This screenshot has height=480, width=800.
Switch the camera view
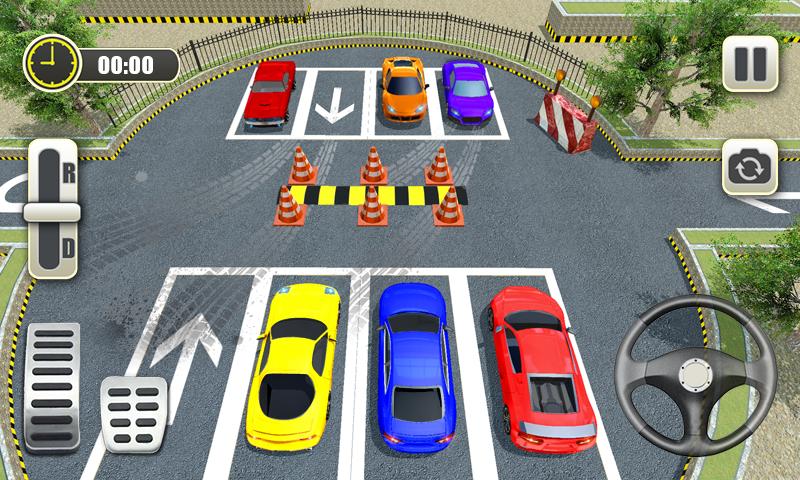pyautogui.click(x=749, y=166)
